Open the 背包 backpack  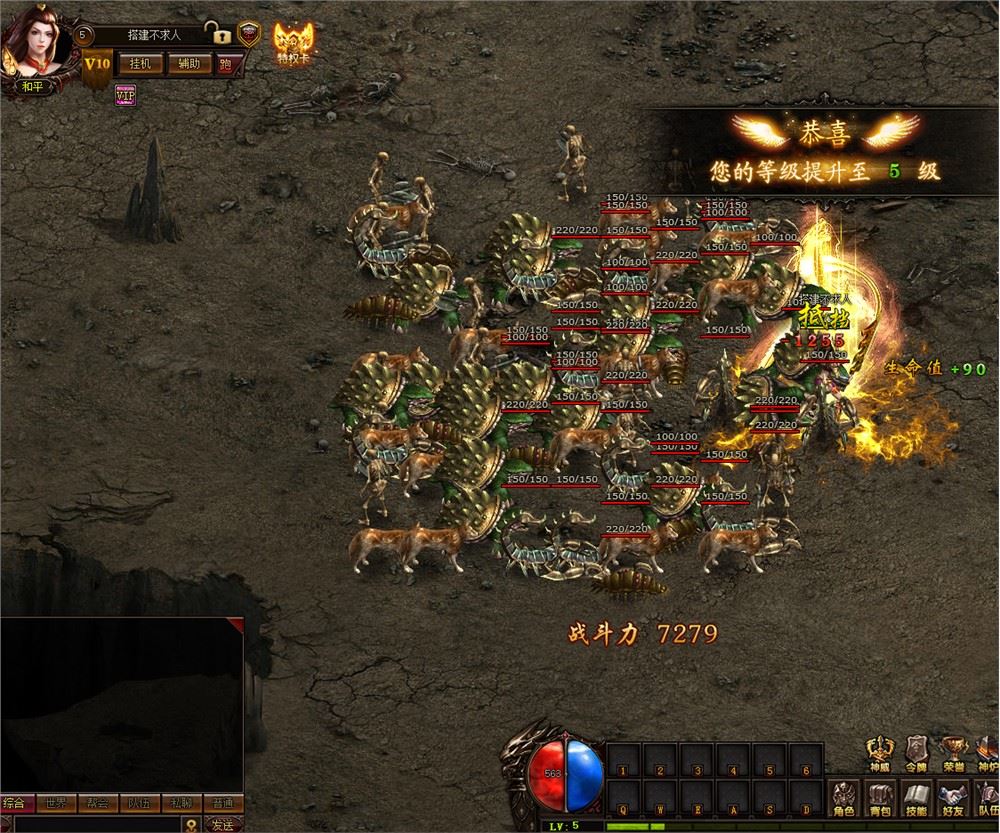(x=880, y=799)
